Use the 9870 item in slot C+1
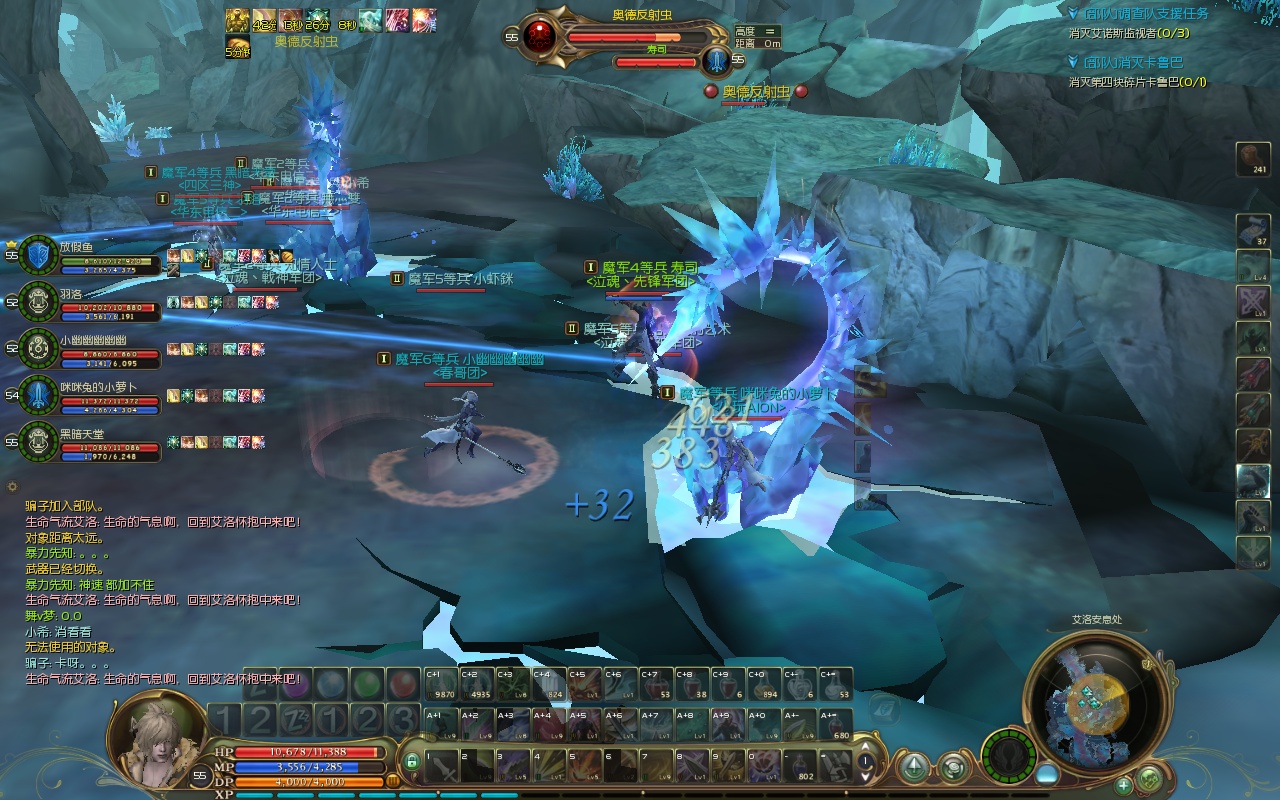 (x=441, y=684)
